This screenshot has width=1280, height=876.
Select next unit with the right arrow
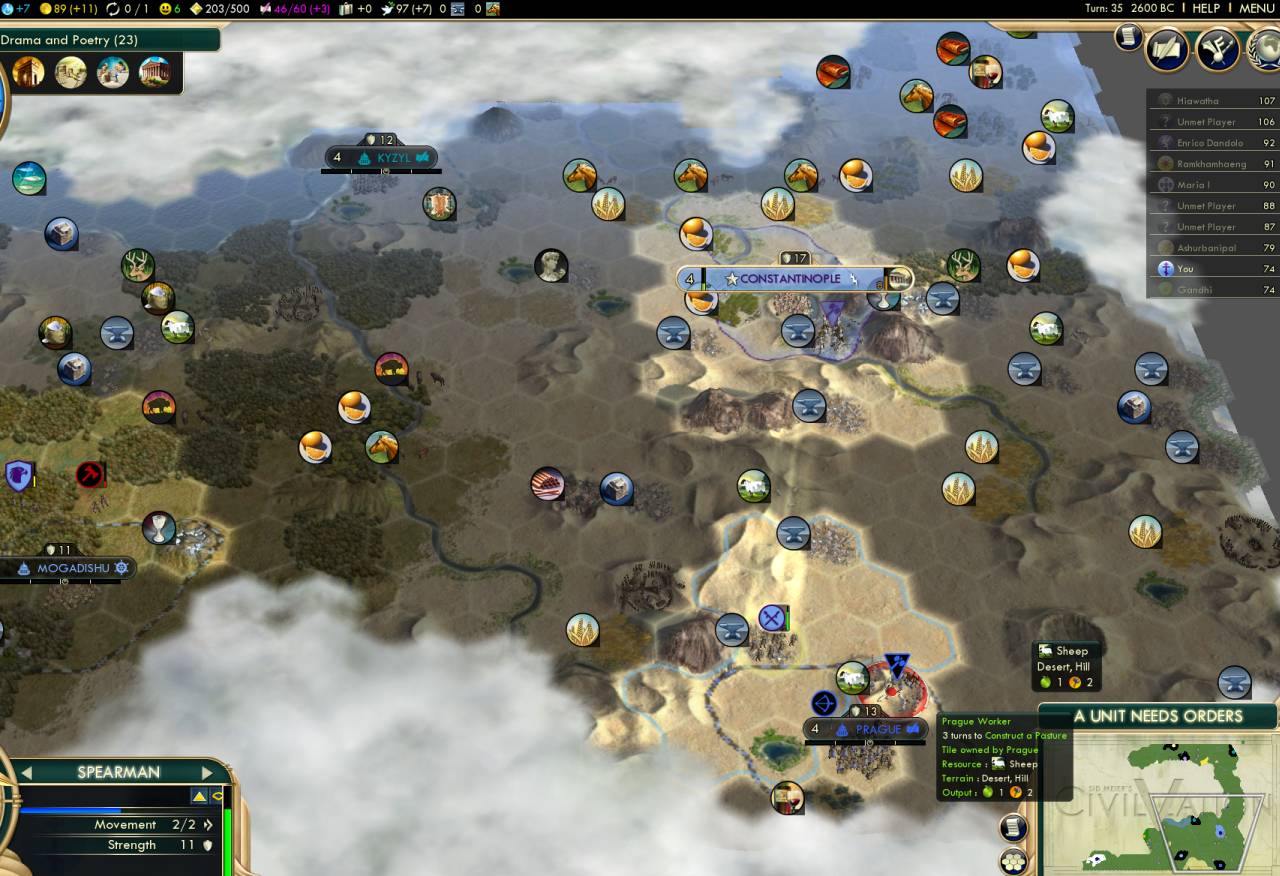click(x=207, y=772)
